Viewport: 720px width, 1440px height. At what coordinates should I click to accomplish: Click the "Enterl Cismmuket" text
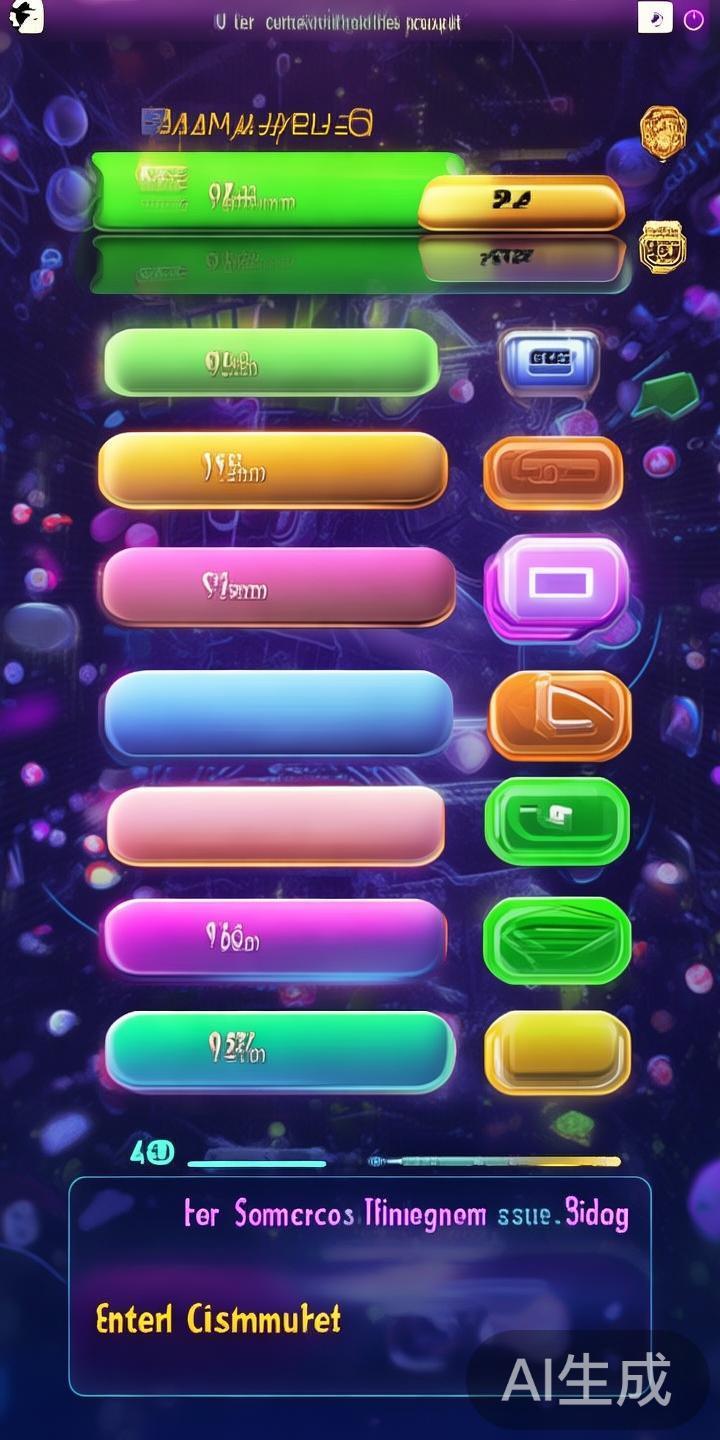click(x=218, y=1319)
